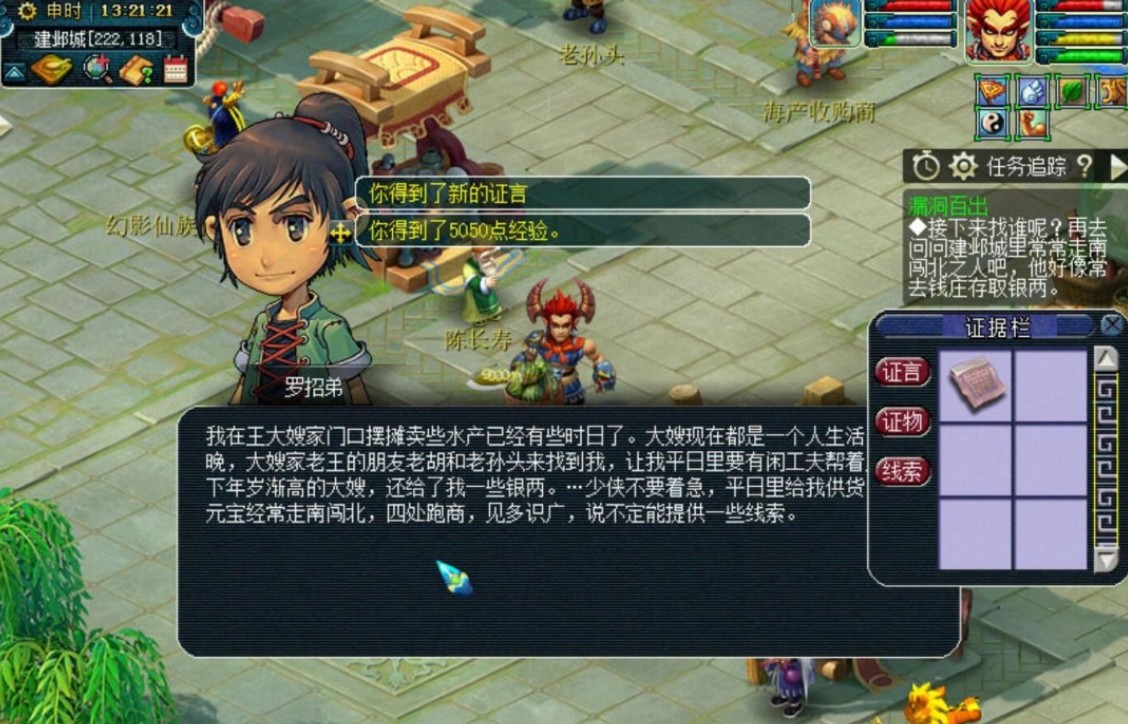The width and height of the screenshot is (1128, 724).
Task: Select the flexing arm buff icon
Action: pos(1032,125)
